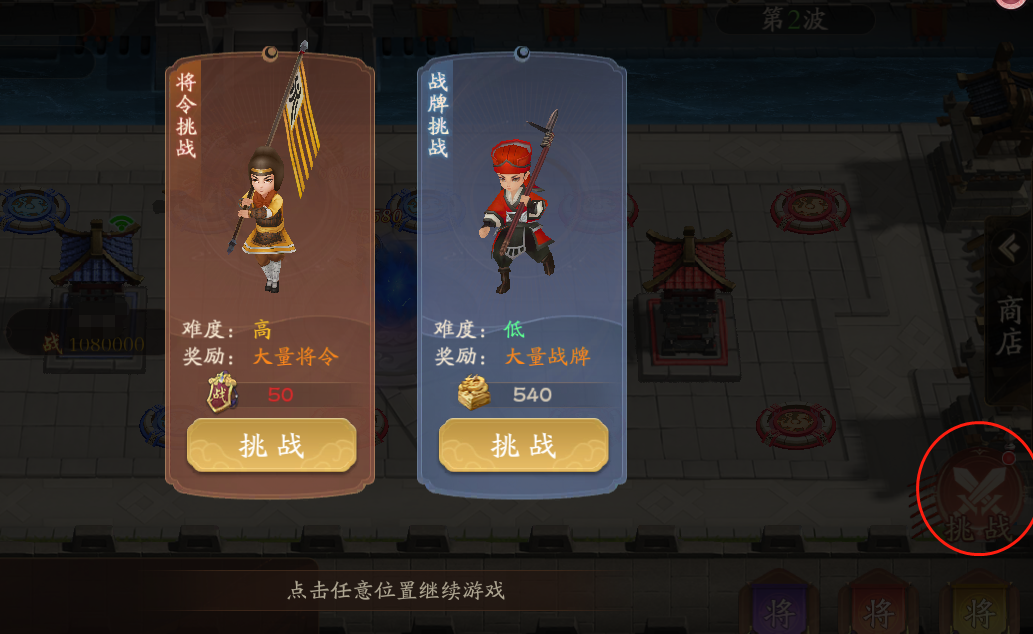1033x634 pixels.
Task: Start the 将令挑战 challenge button
Action: point(271,445)
